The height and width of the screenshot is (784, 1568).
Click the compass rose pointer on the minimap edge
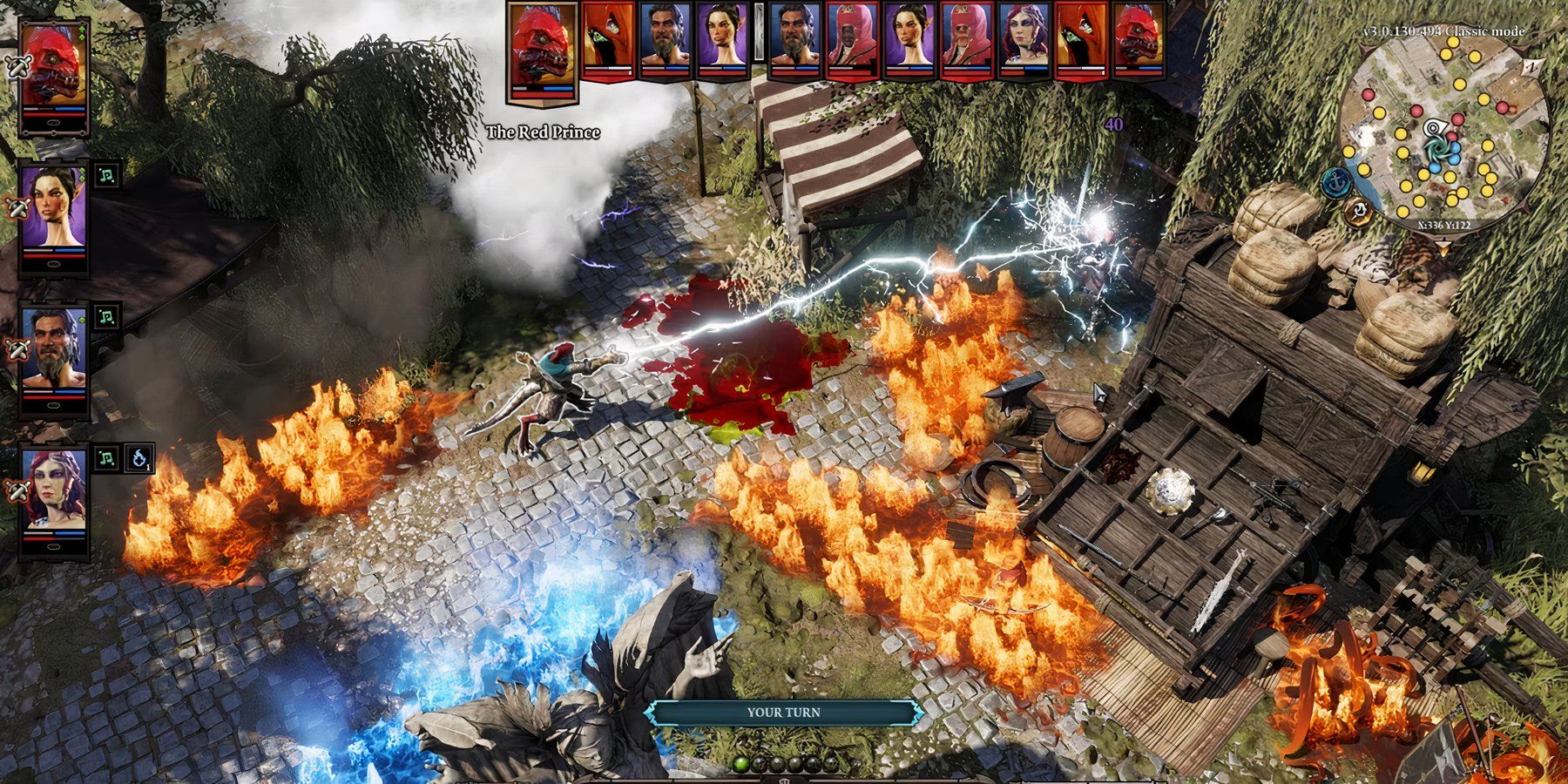(x=1533, y=68)
